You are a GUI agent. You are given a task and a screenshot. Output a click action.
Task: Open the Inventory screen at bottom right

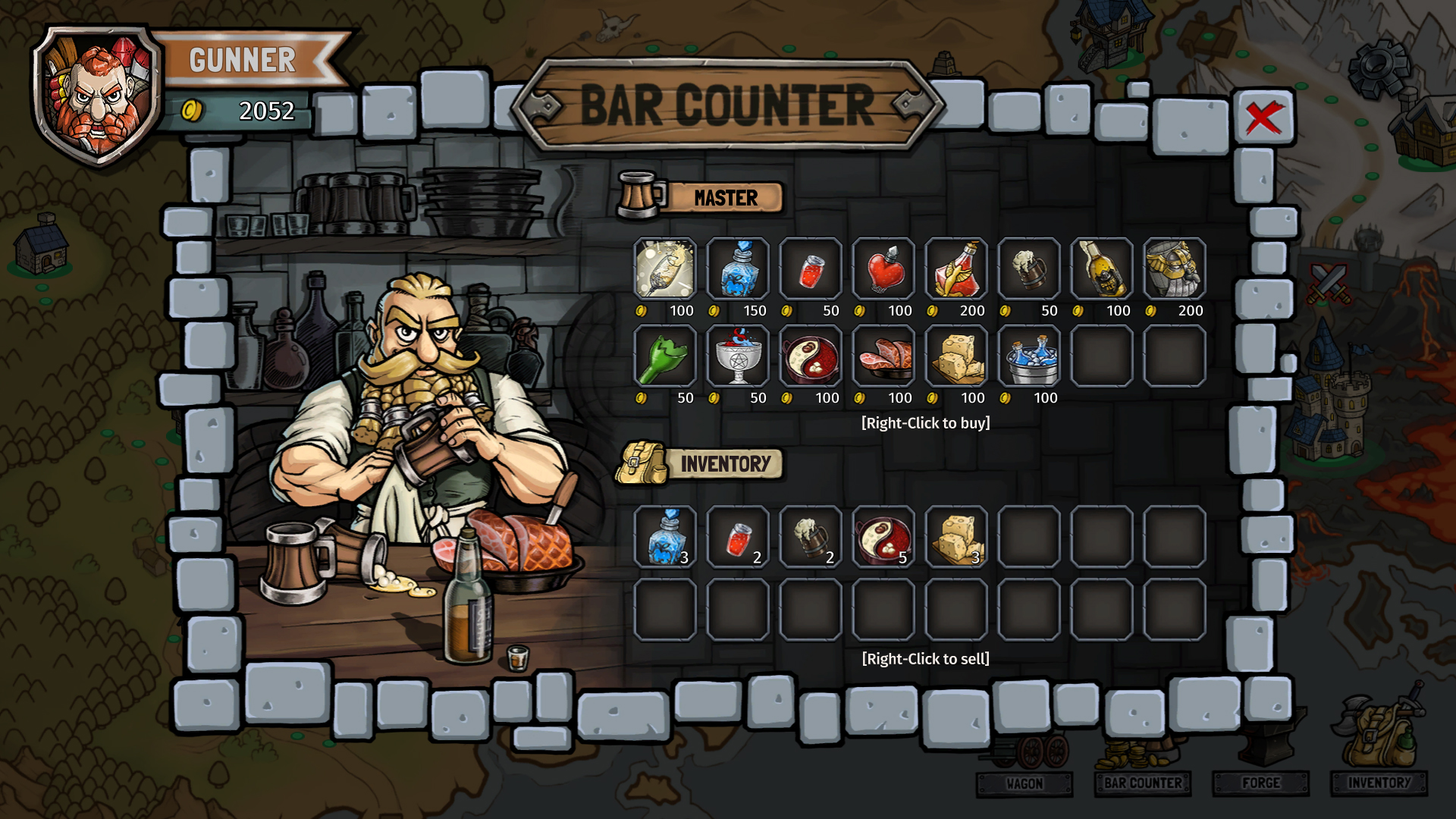1380,784
